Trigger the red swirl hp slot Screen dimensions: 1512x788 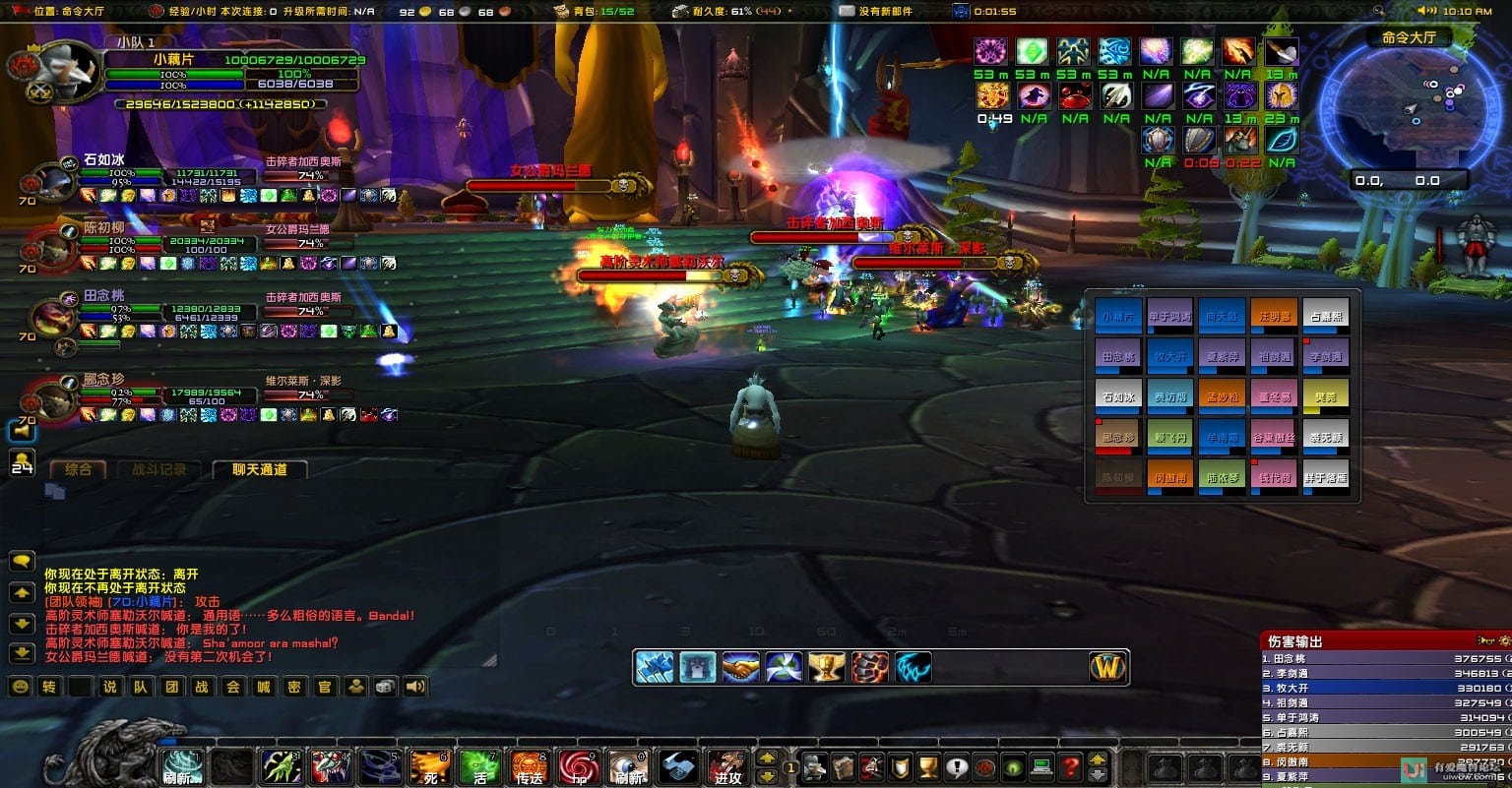point(579,766)
